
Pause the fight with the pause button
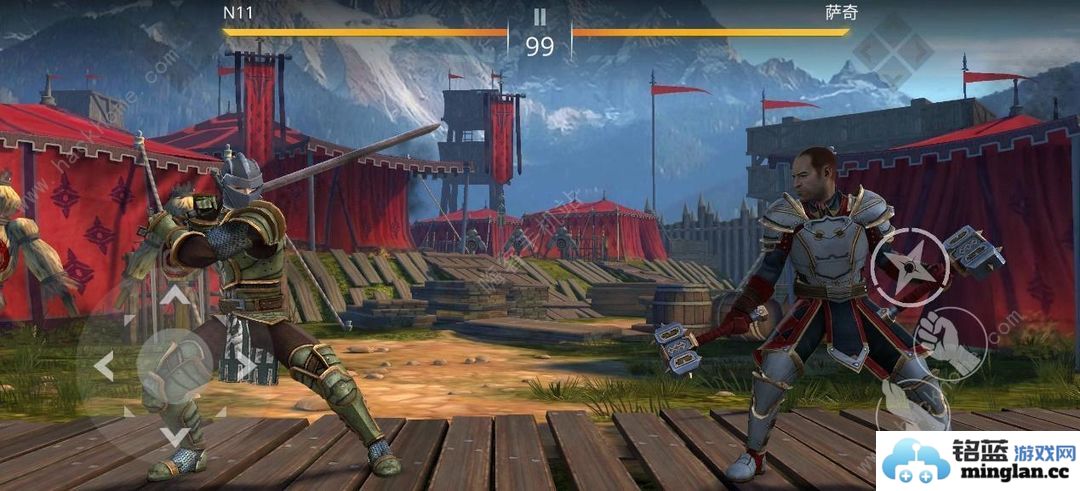(540, 17)
